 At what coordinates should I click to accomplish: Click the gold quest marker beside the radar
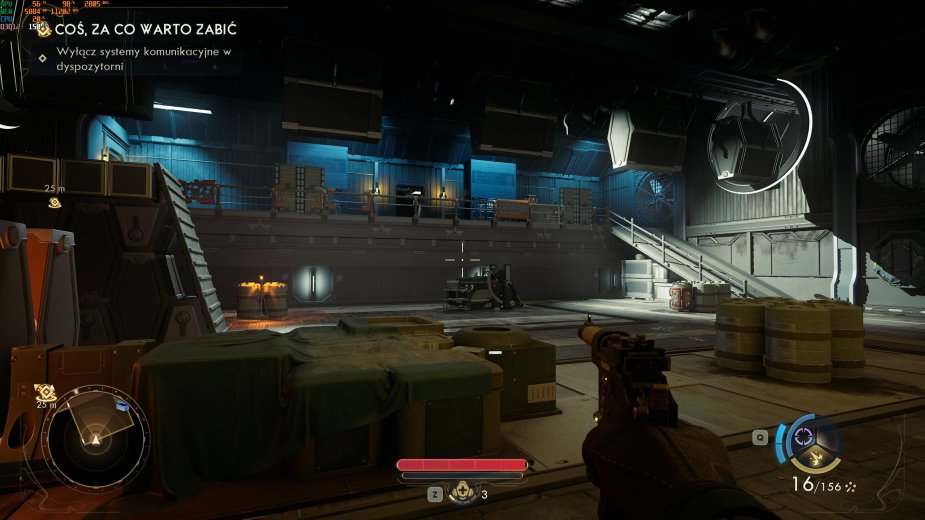[x=44, y=392]
